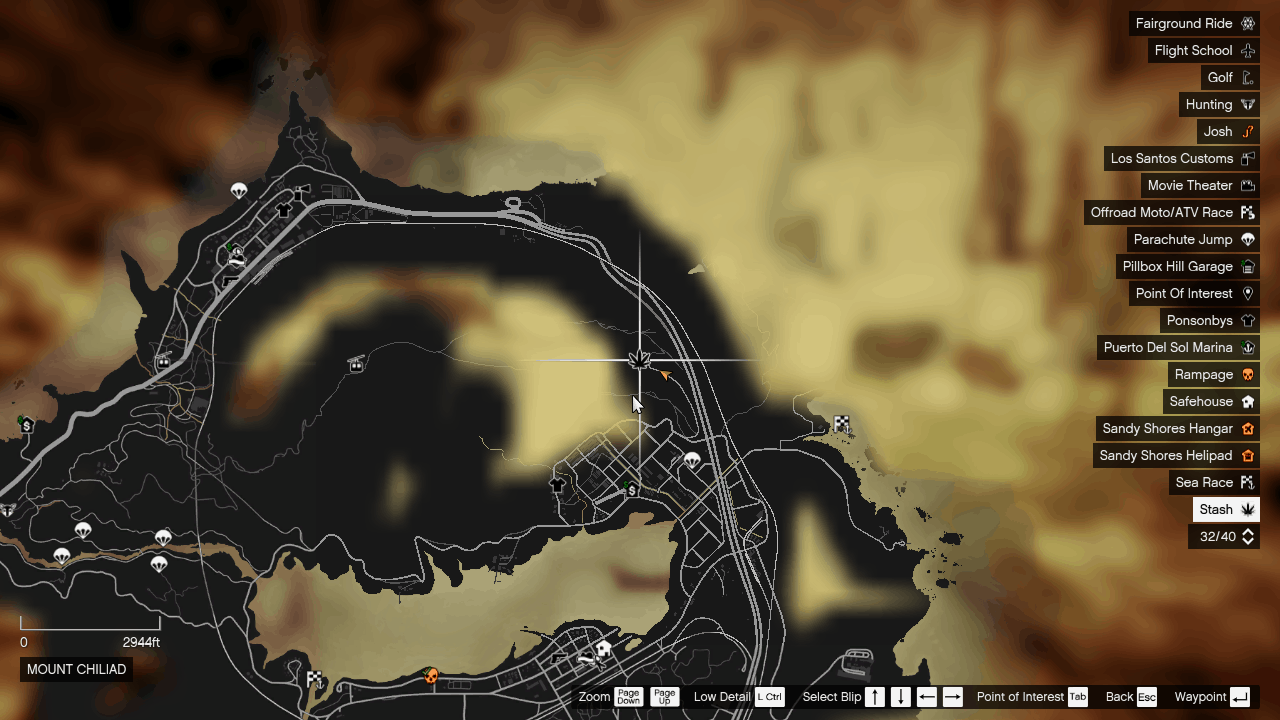The image size is (1280, 720).
Task: Click the 32/40 legend page stepper arrows
Action: click(1248, 537)
